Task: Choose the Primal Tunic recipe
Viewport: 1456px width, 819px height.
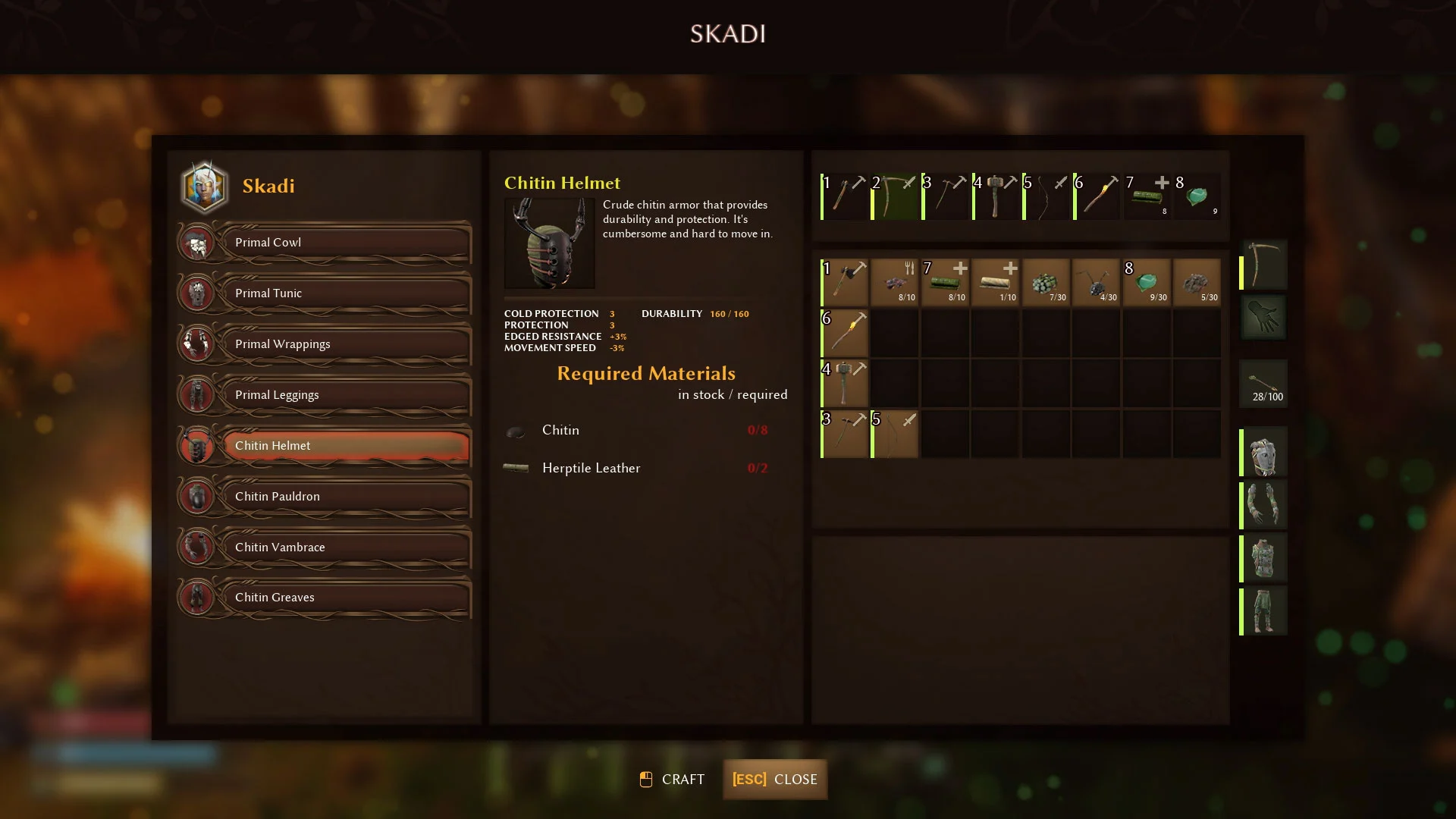Action: tap(346, 293)
